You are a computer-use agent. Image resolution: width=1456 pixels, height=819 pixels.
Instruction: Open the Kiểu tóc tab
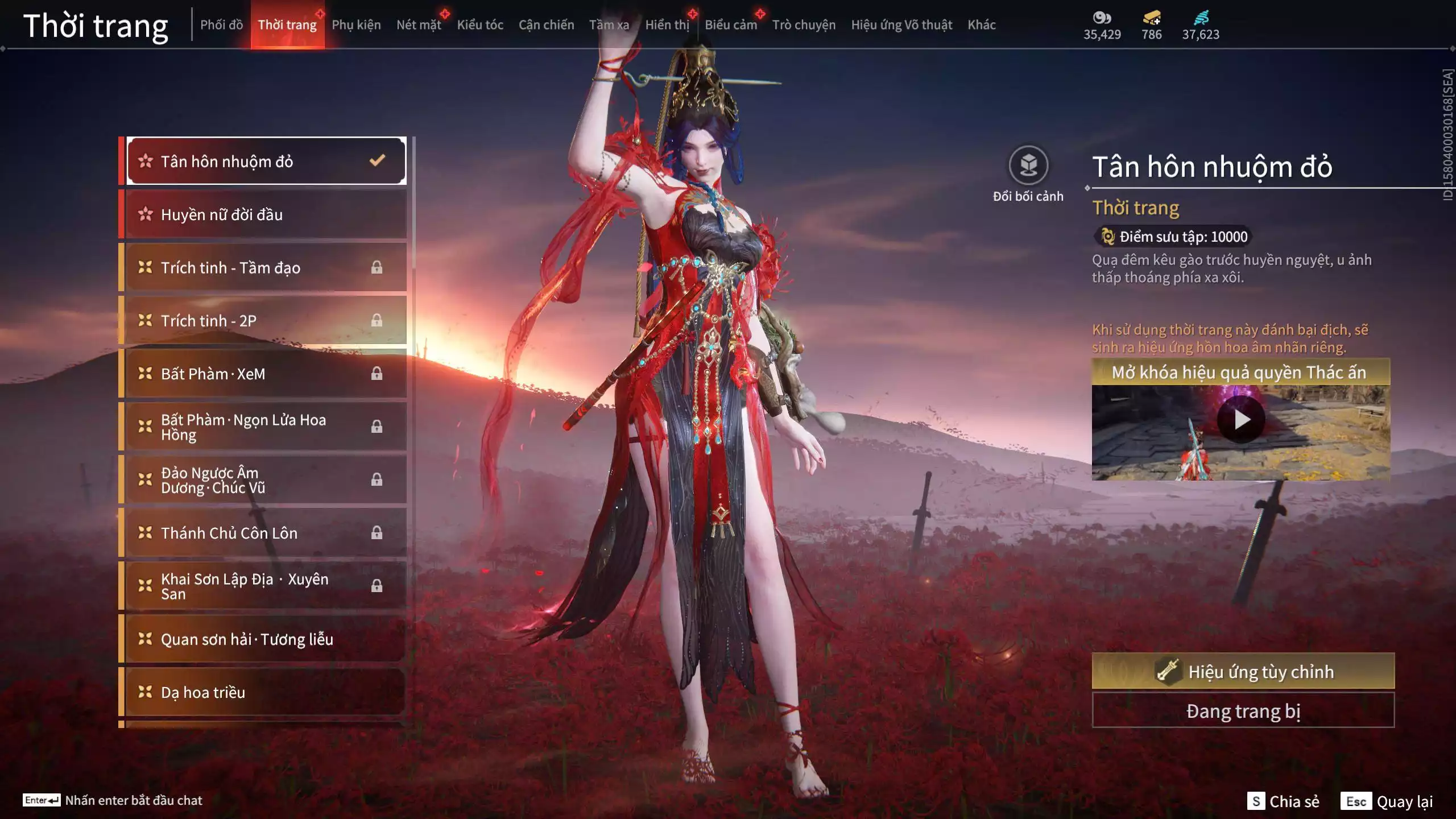click(479, 24)
